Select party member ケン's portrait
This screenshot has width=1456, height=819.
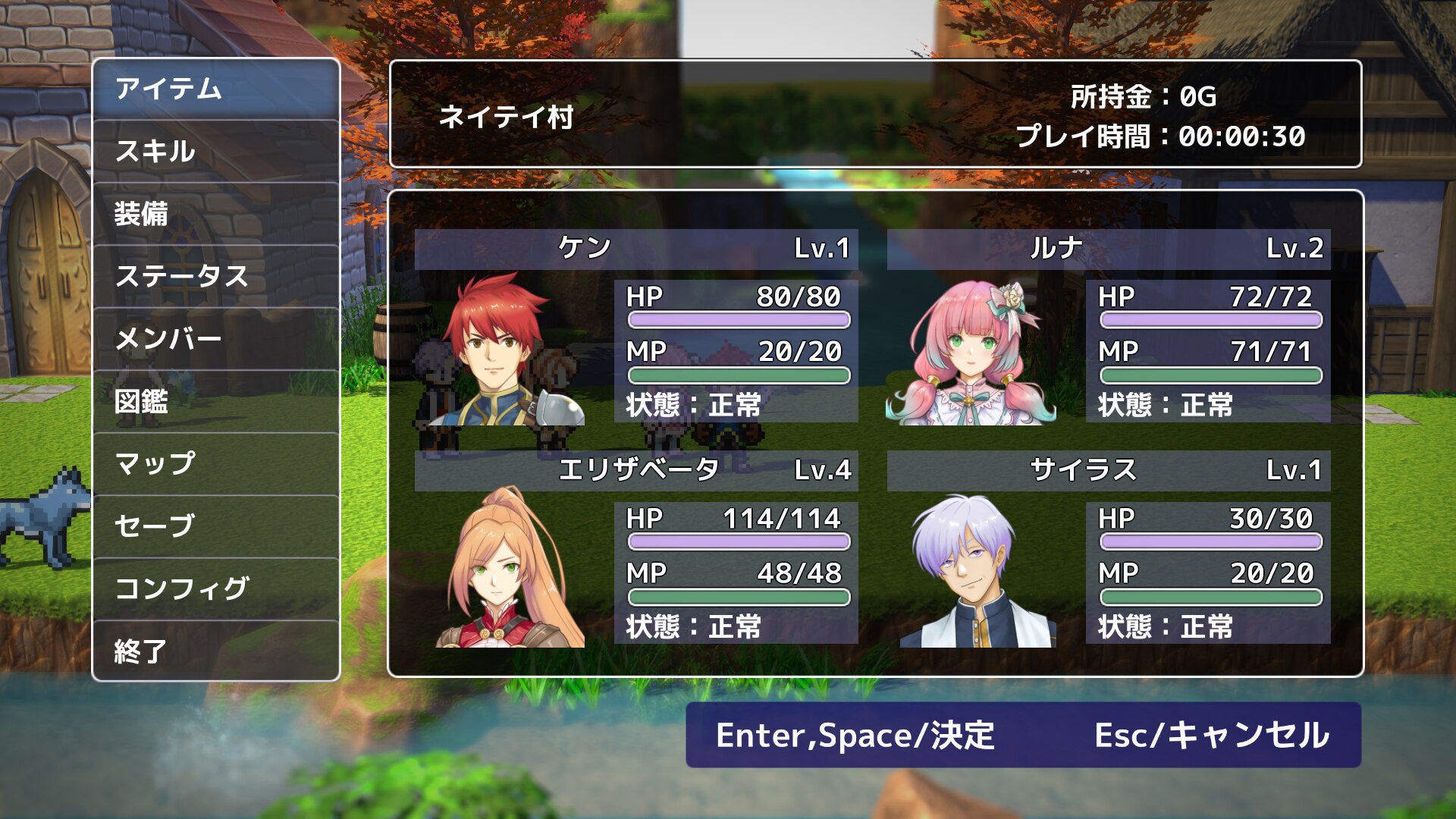tap(500, 350)
